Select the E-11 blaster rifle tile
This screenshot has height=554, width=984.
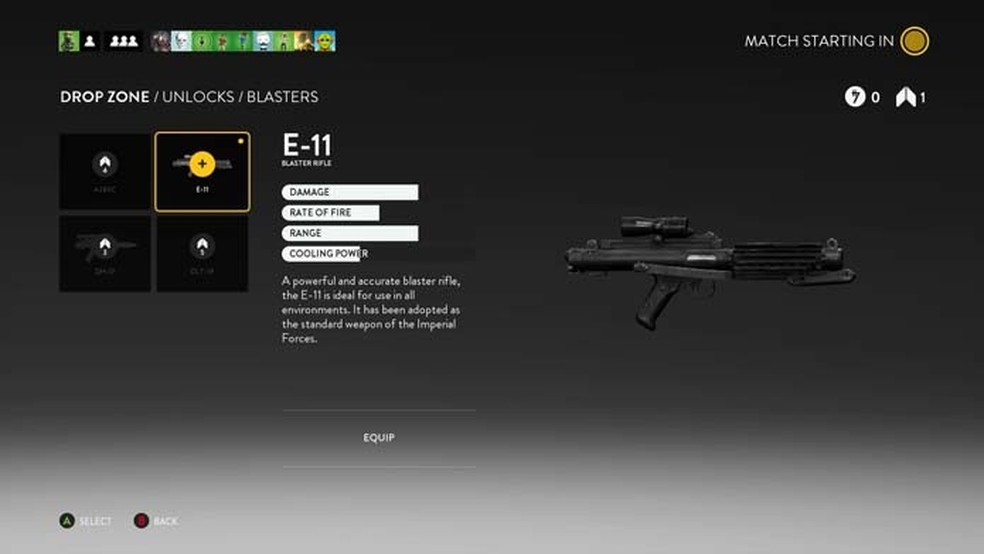202,172
